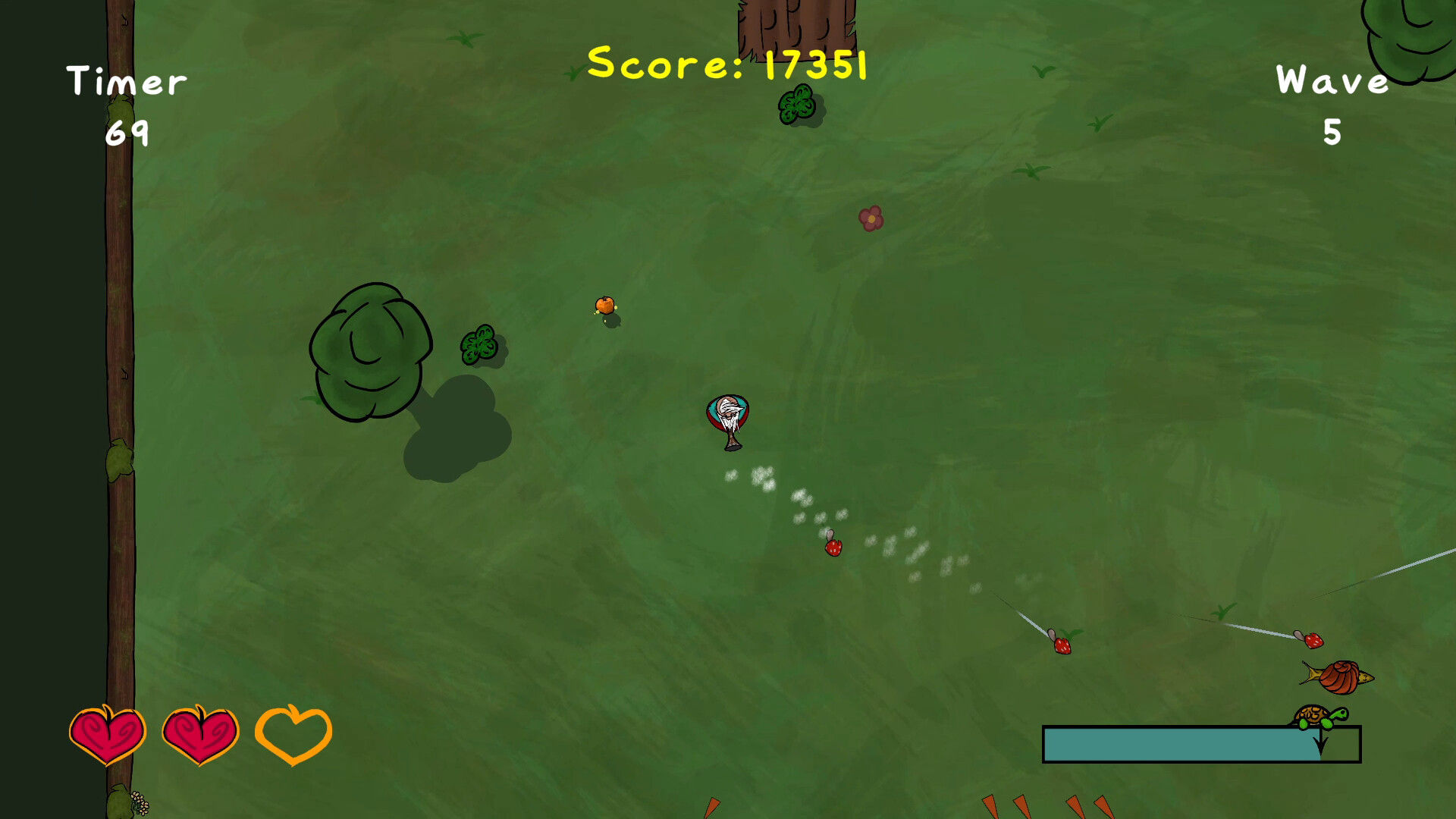Click the Wave label in the corner

(x=1332, y=80)
